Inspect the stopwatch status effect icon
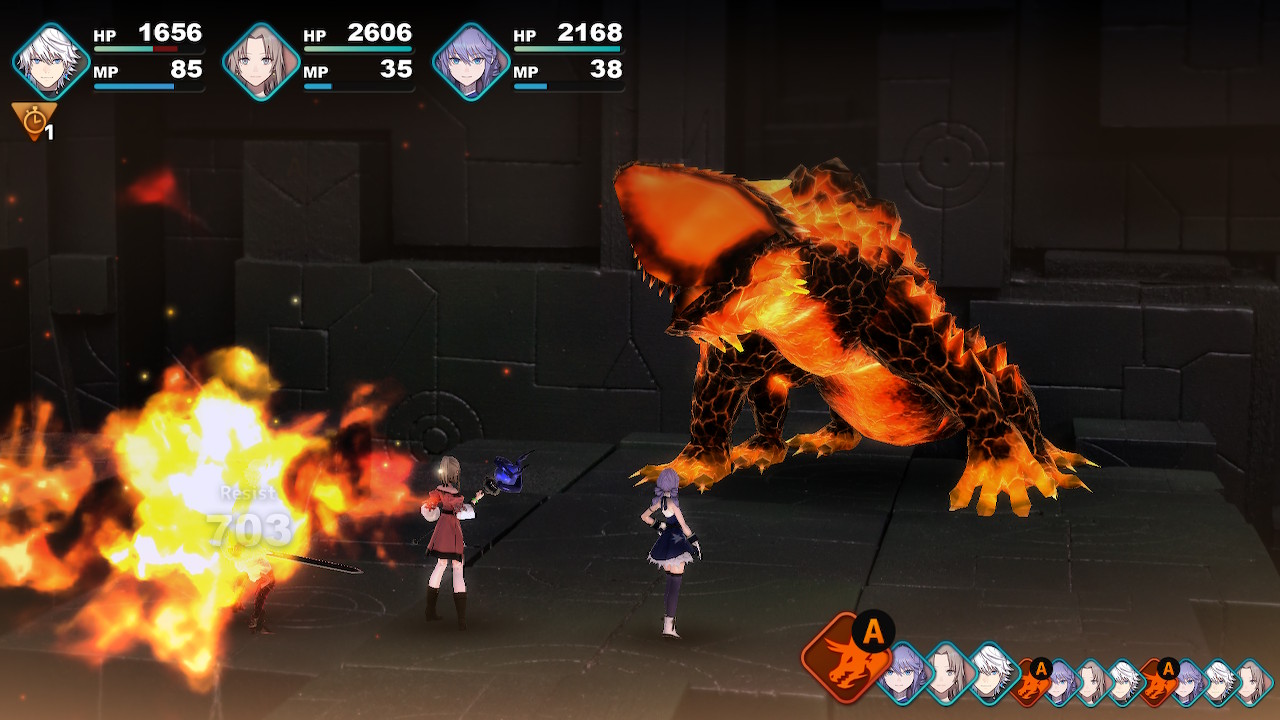The height and width of the screenshot is (720, 1280). tap(34, 121)
